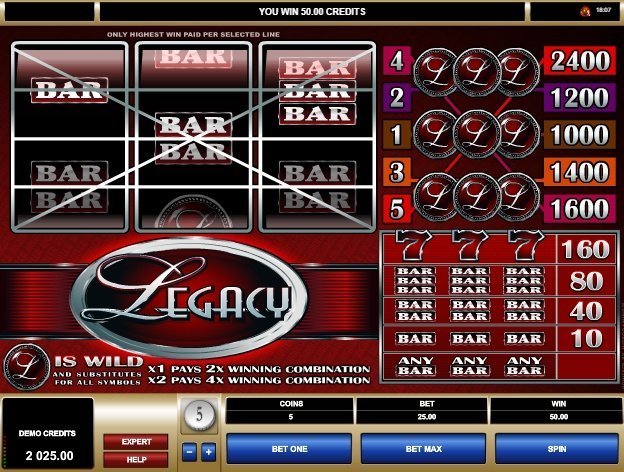The image size is (624, 472).
Task: Switch to Expert mode
Action: pos(137,441)
